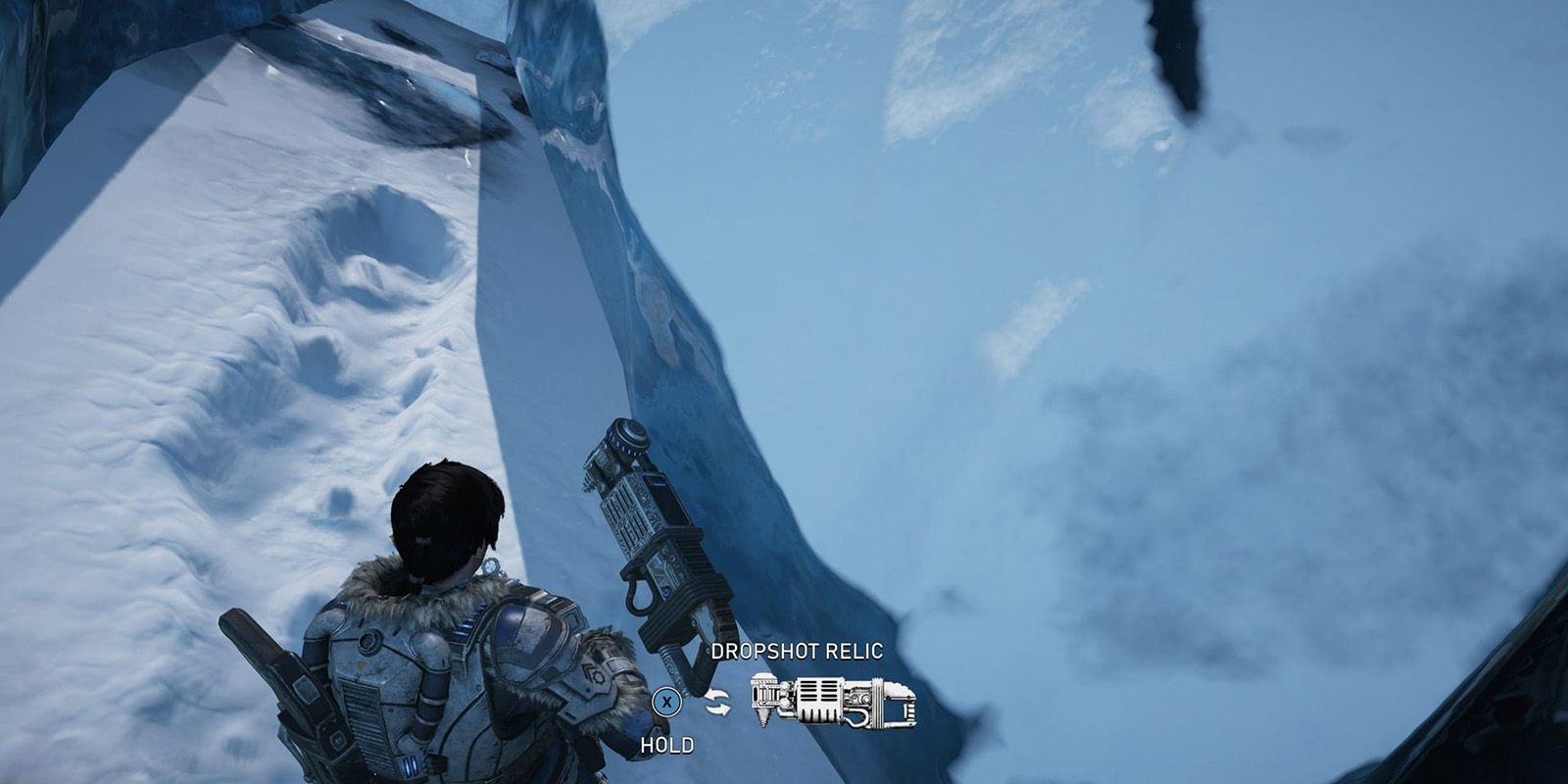This screenshot has width=1568, height=784.
Task: Click the vented barrel section of the weapon icon
Action: click(x=818, y=693)
